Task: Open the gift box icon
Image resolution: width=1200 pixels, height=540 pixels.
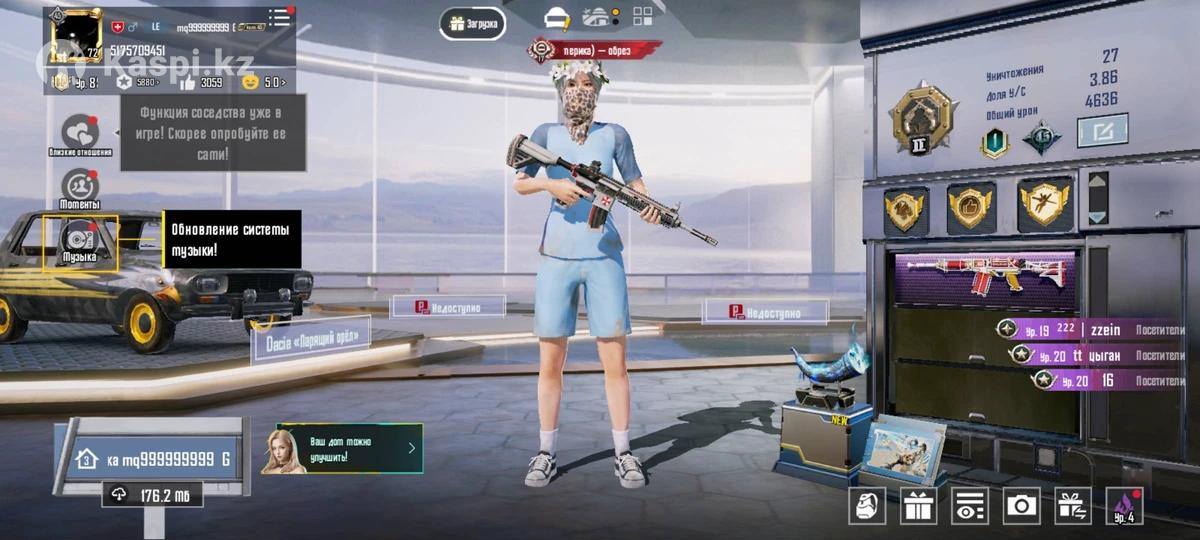Action: pyautogui.click(x=918, y=506)
